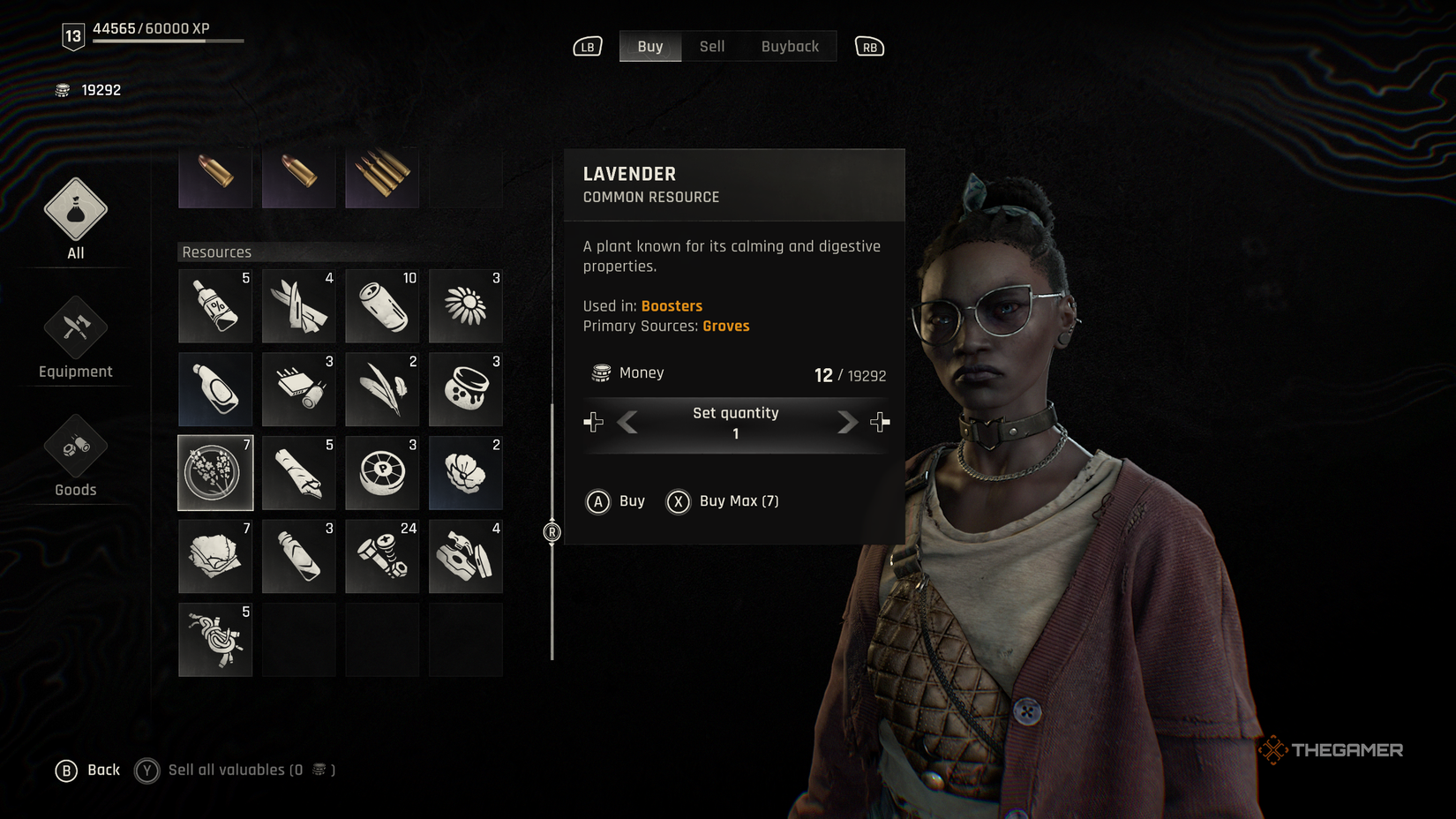Select the honey jar resource icon

point(465,388)
